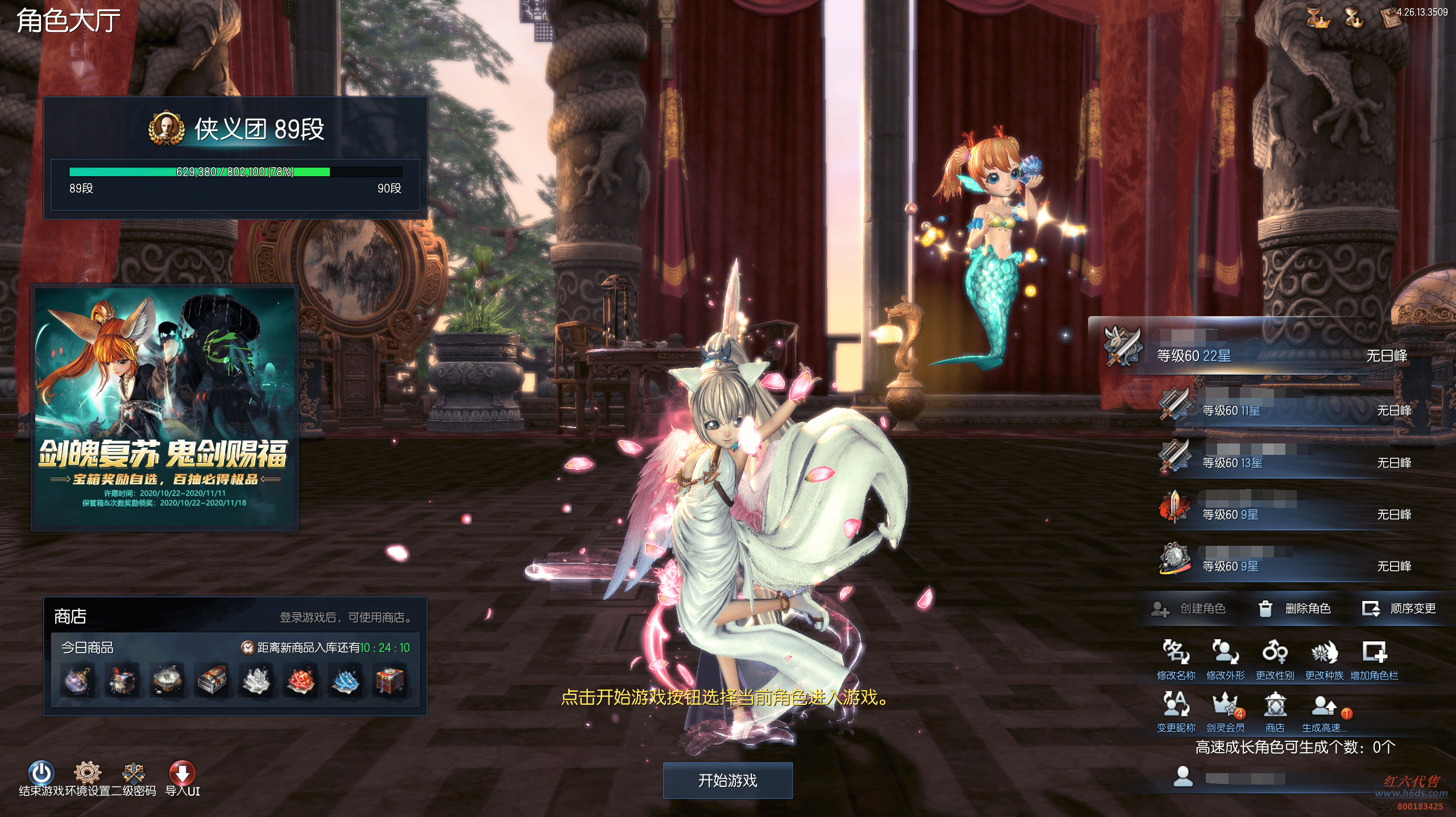Open the 剑魄复苏 event banner
This screenshot has height=817, width=1456.
(x=164, y=407)
